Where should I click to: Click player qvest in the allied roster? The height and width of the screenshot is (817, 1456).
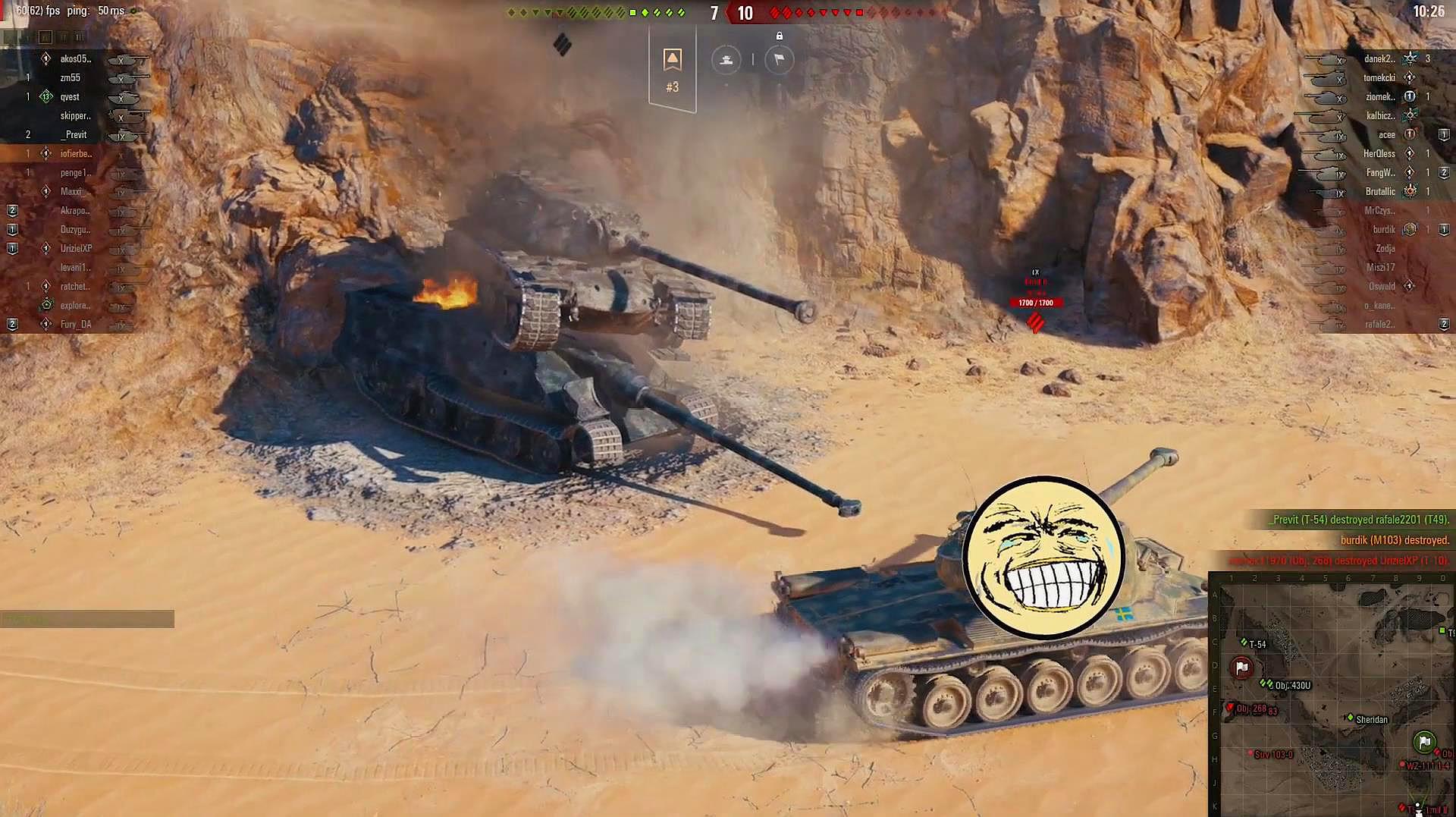pos(70,97)
